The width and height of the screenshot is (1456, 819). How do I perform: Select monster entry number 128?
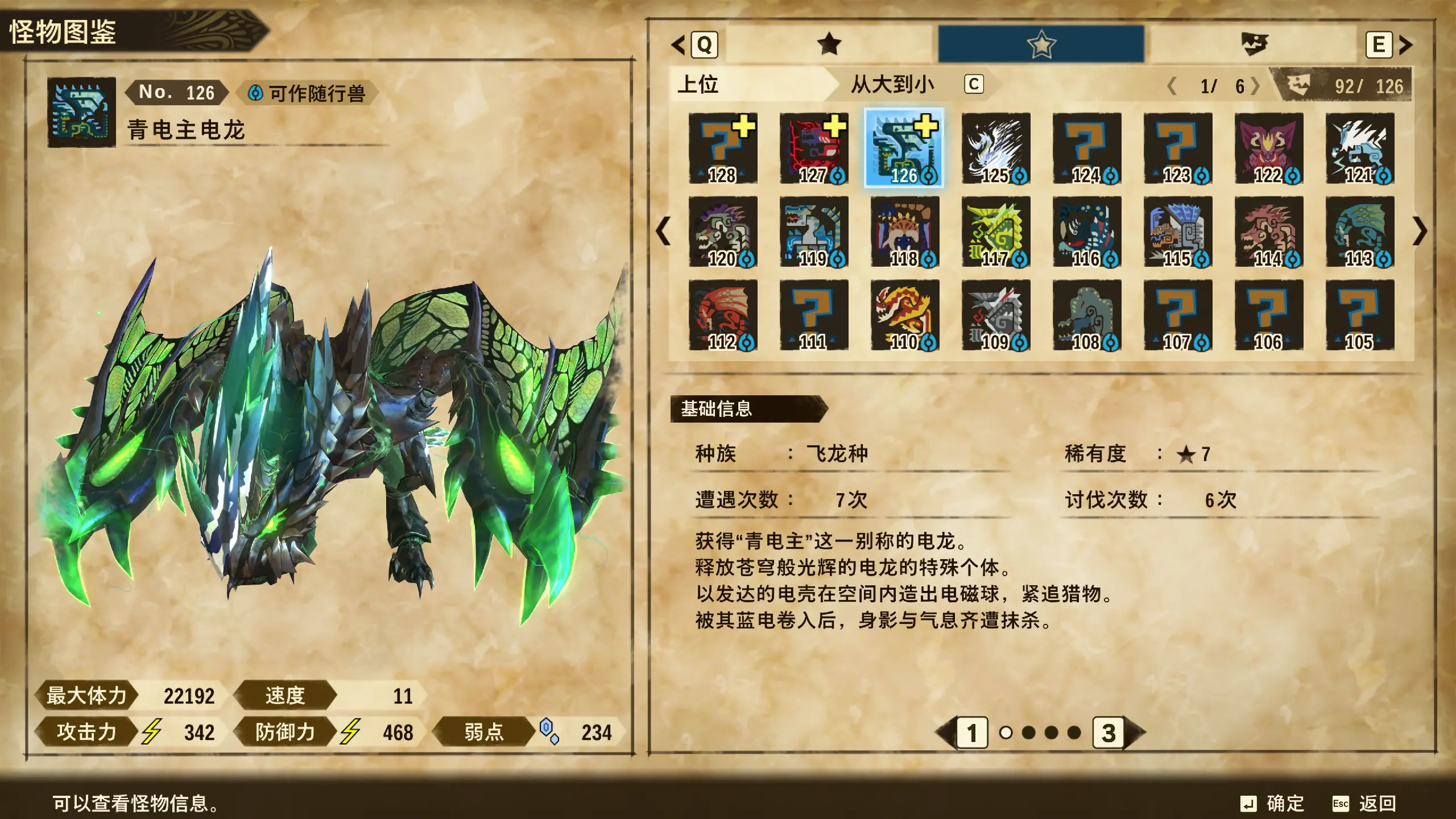click(x=723, y=148)
